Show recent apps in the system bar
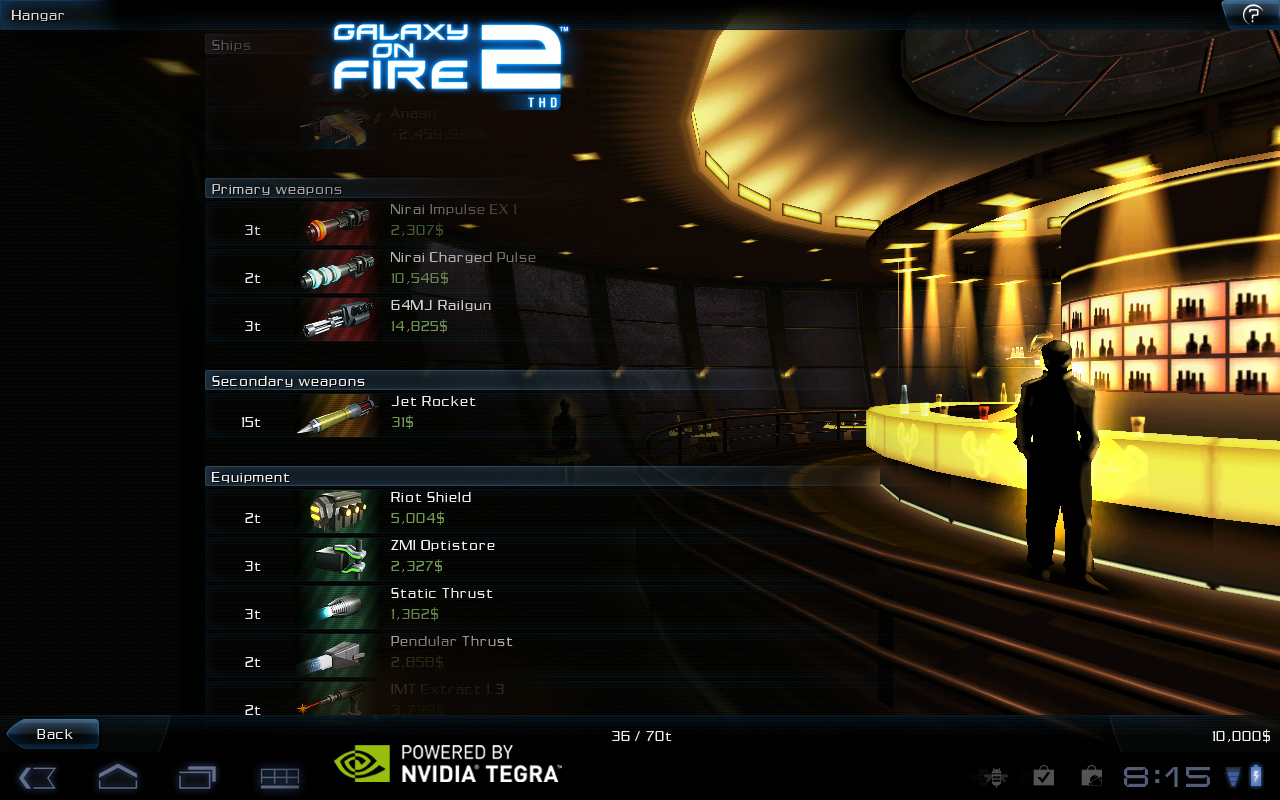Screen dimensions: 1280x800 click(x=197, y=777)
